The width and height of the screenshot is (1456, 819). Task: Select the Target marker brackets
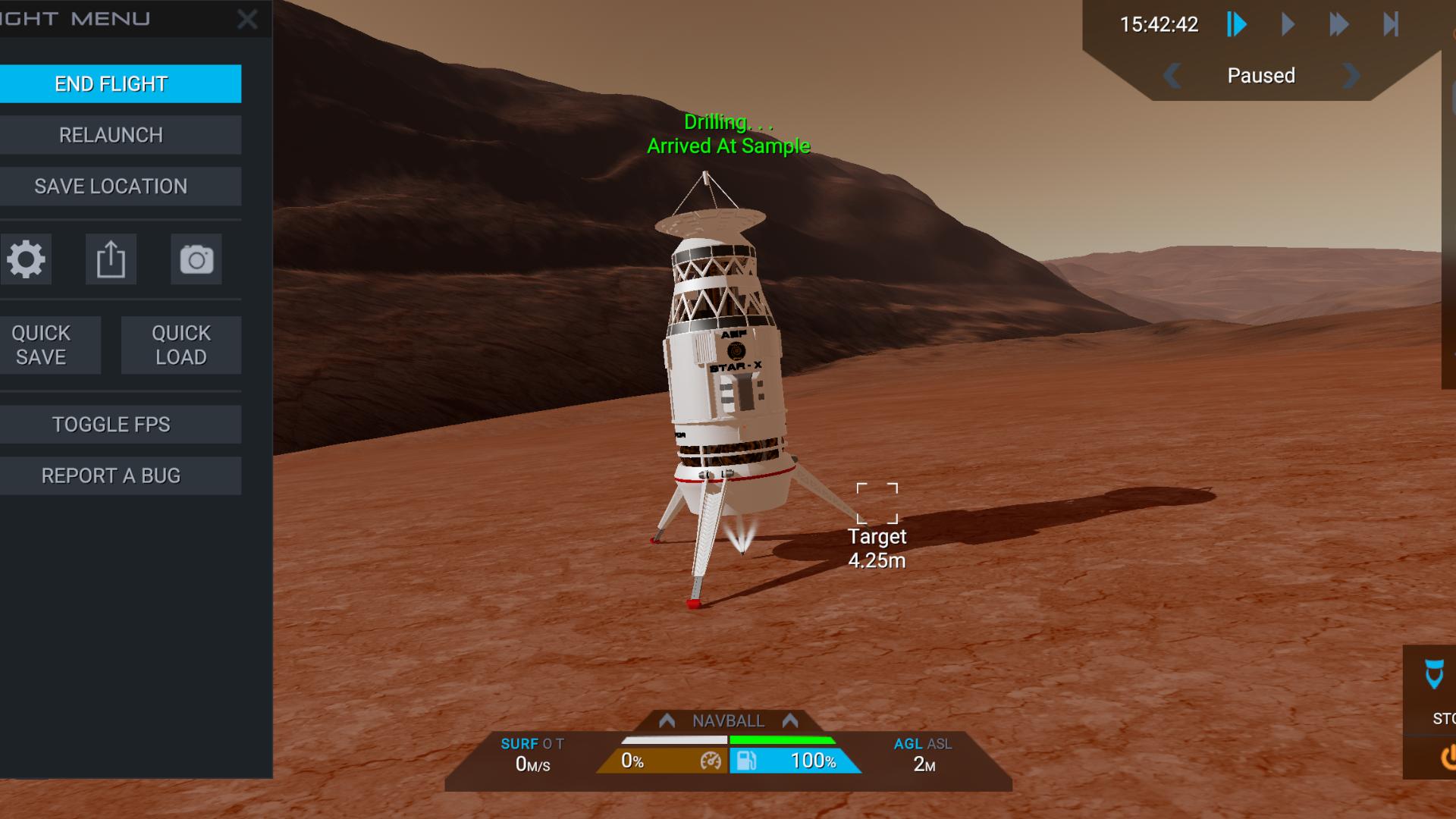tap(877, 503)
